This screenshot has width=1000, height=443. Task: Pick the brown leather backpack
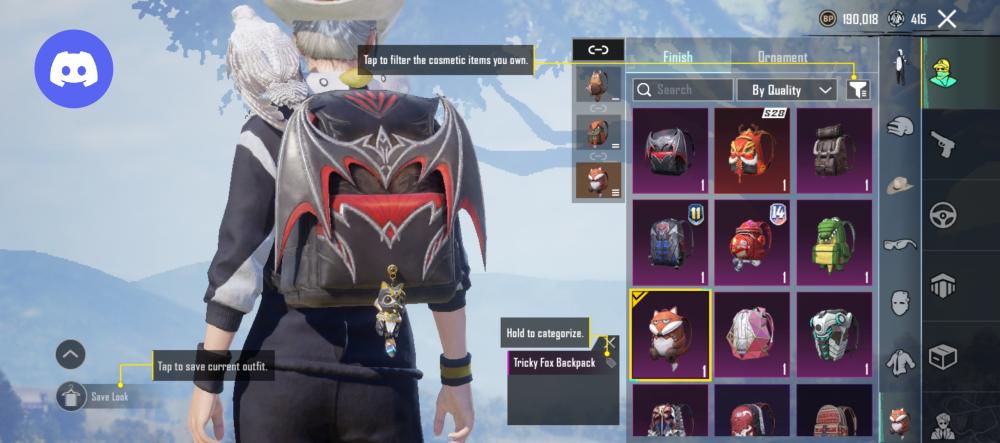click(834, 149)
